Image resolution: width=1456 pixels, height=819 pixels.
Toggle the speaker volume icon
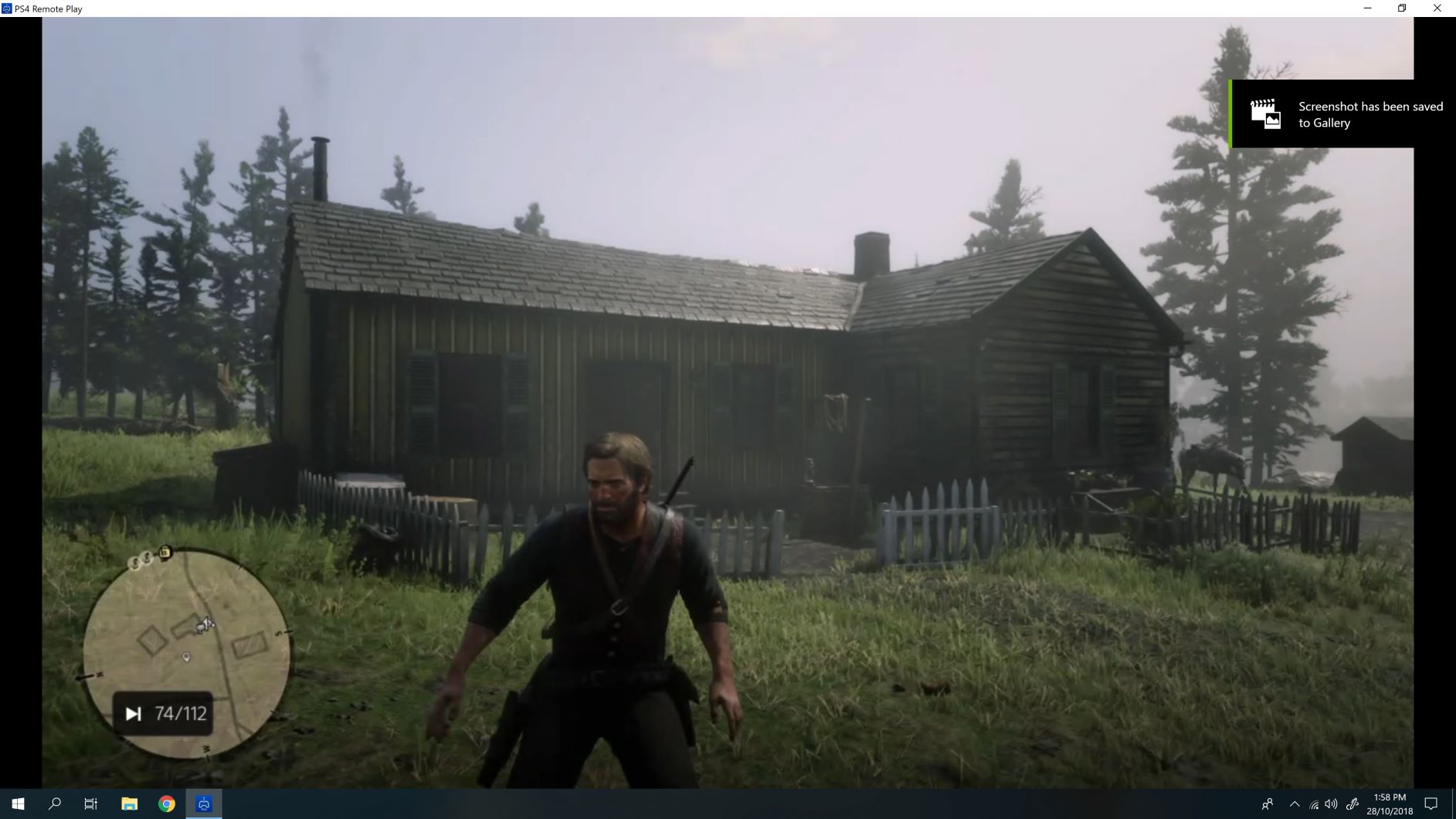tap(1331, 804)
